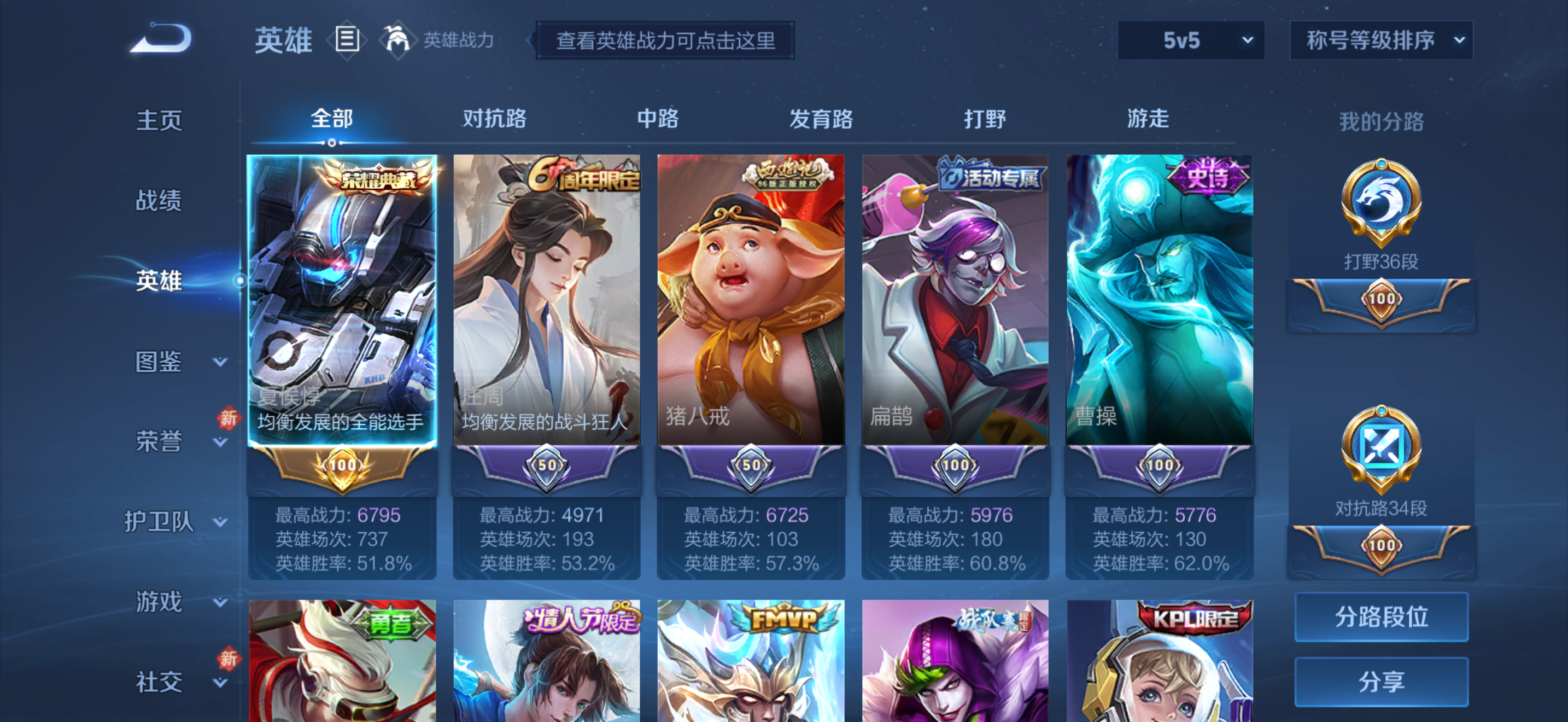The height and width of the screenshot is (722, 1568).
Task: Open the 5v5 mode dropdown
Action: point(1191,40)
